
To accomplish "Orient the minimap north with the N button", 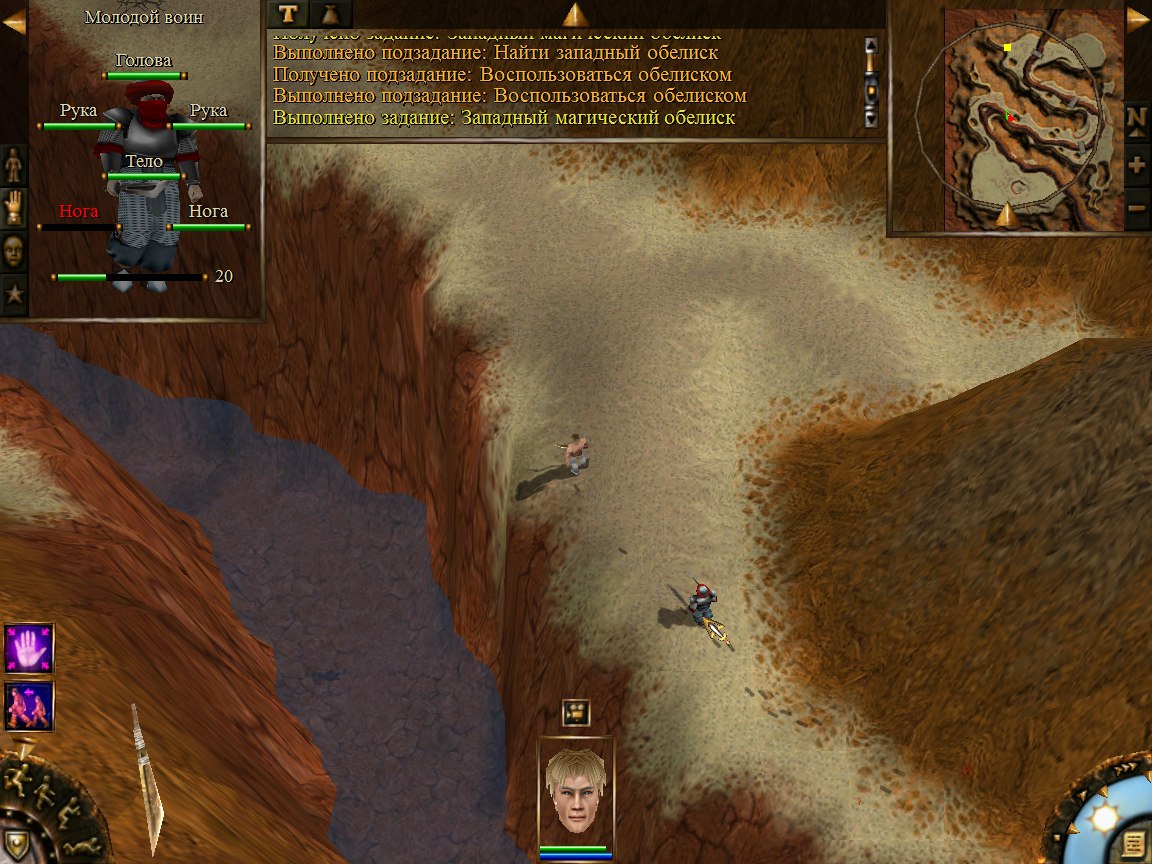I will coord(1137,118).
